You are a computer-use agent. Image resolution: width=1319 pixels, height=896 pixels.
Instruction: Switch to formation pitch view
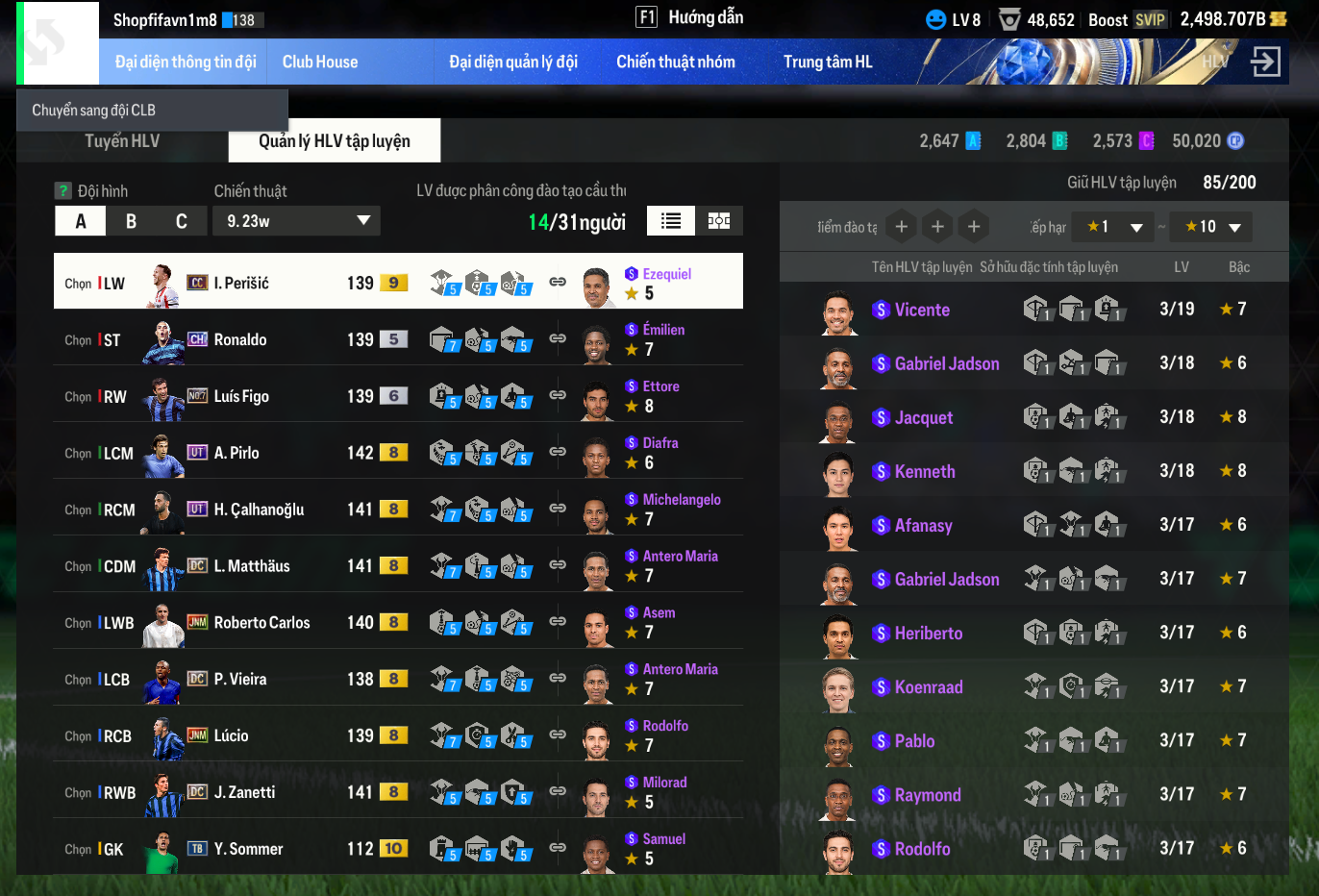tap(718, 221)
